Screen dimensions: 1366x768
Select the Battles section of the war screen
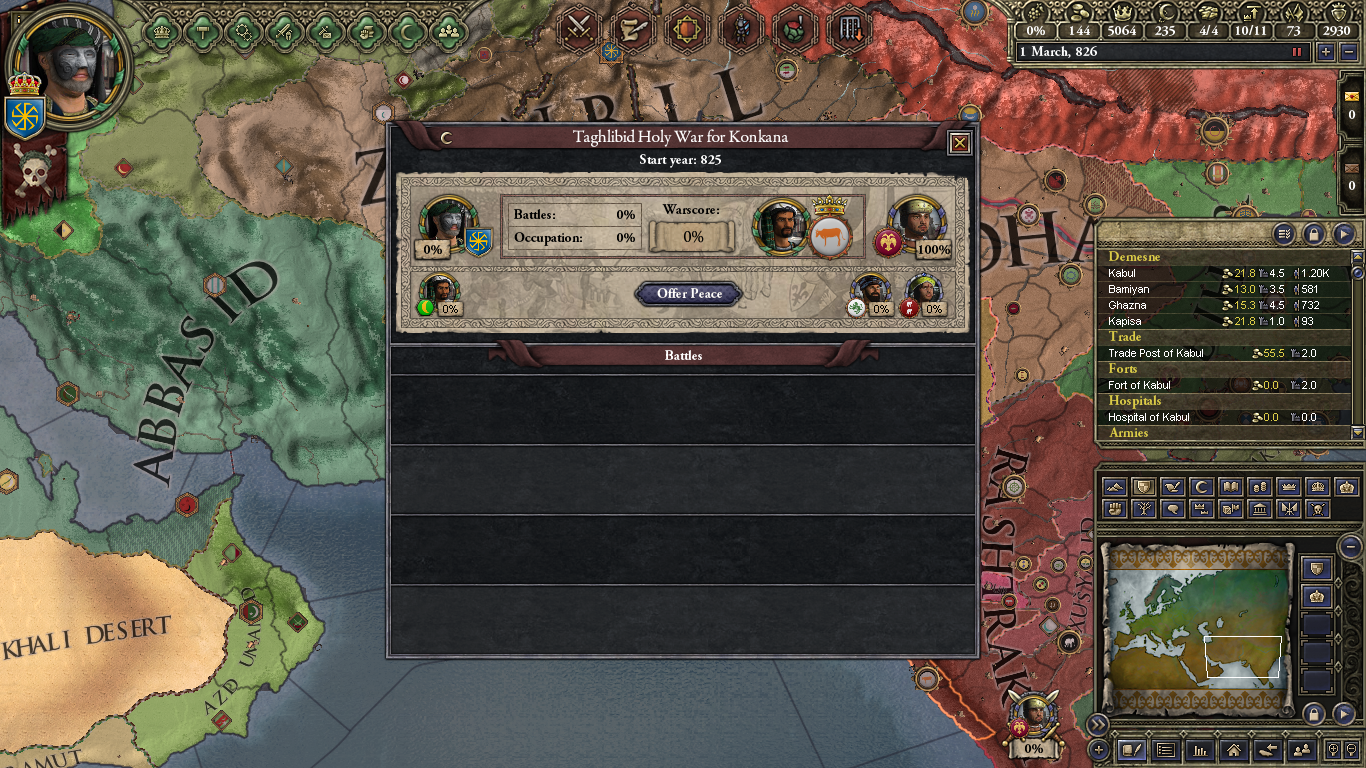click(686, 356)
